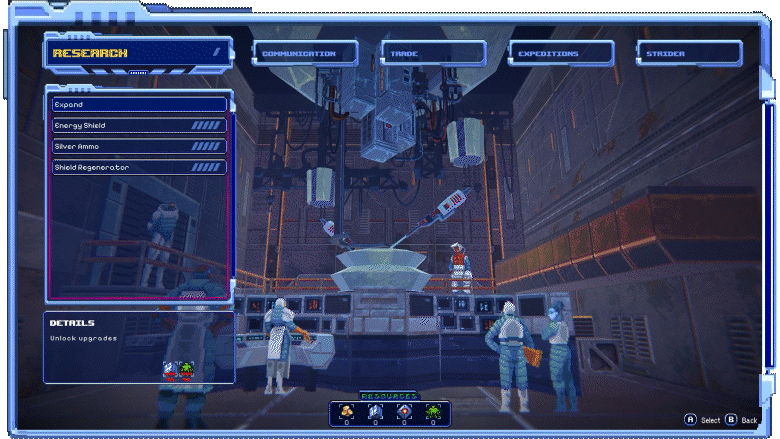
Task: Choose the Expand research entry
Action: tap(139, 104)
